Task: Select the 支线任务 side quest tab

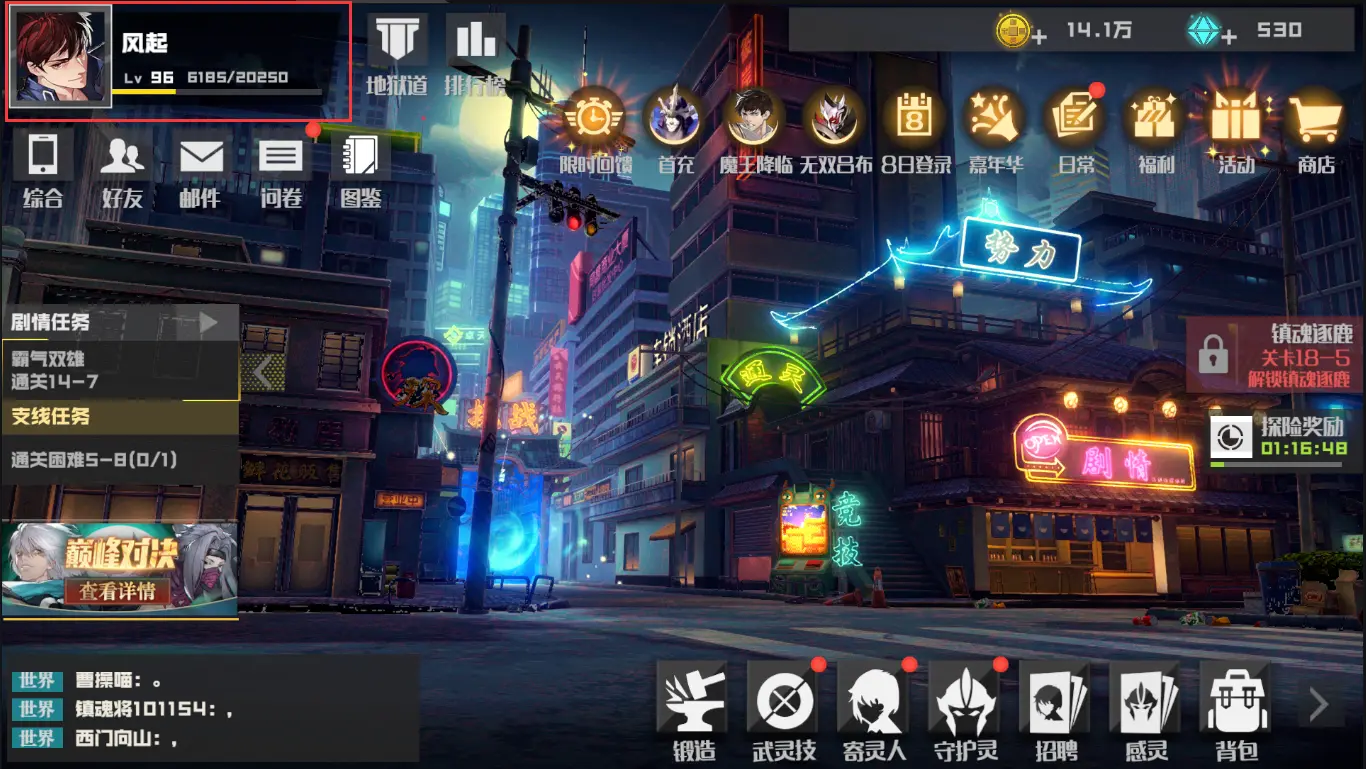Action: tap(120, 417)
